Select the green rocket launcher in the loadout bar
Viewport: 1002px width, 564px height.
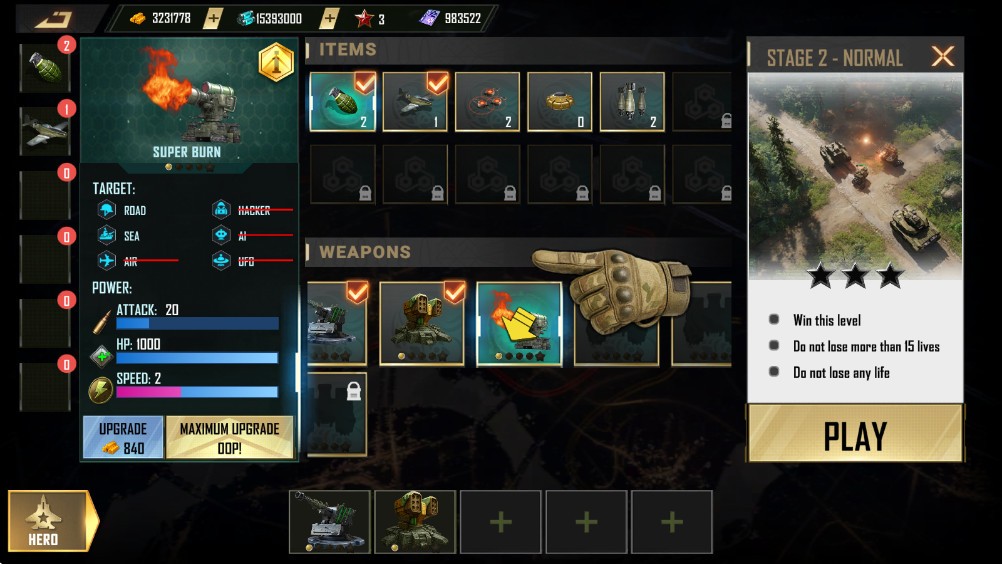pos(415,521)
